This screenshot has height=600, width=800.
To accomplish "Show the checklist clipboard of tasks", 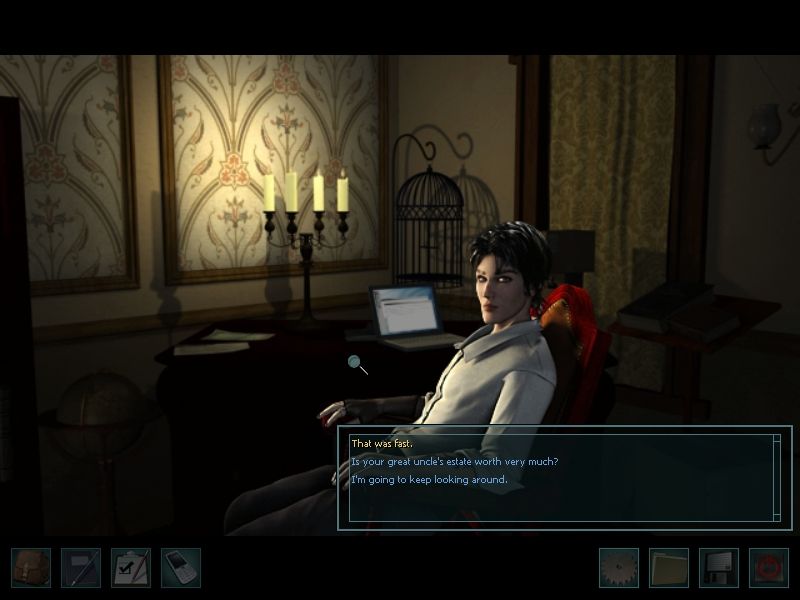I will pos(131,567).
